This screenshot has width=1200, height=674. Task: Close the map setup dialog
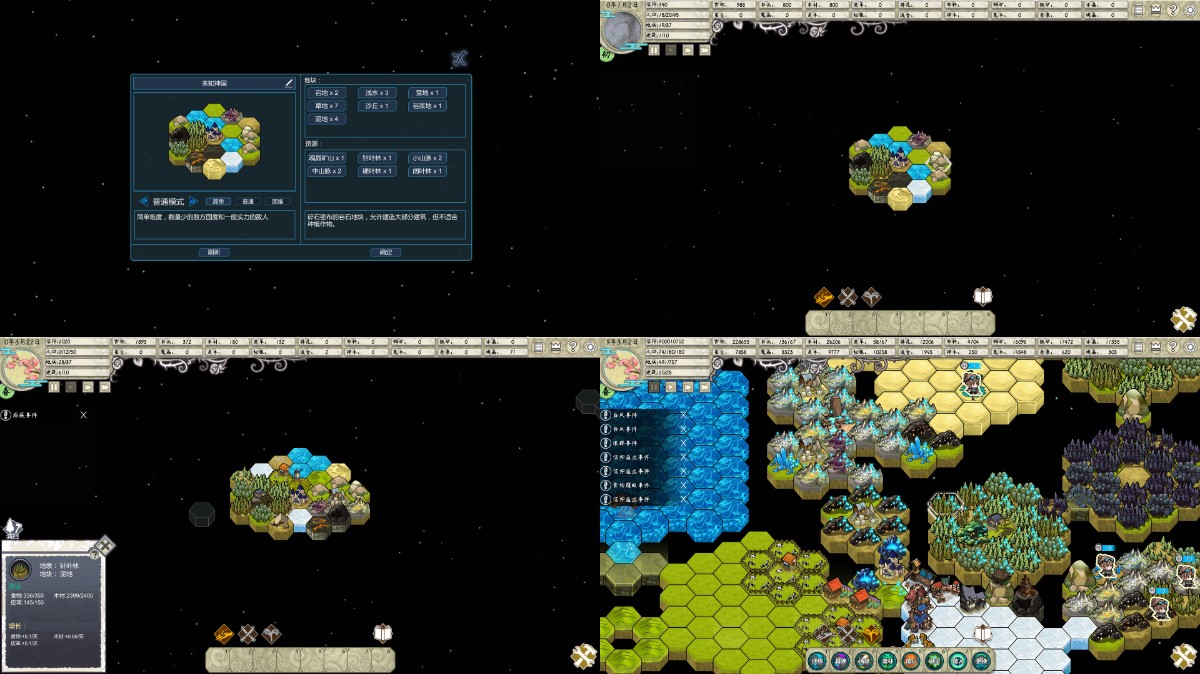tap(459, 58)
